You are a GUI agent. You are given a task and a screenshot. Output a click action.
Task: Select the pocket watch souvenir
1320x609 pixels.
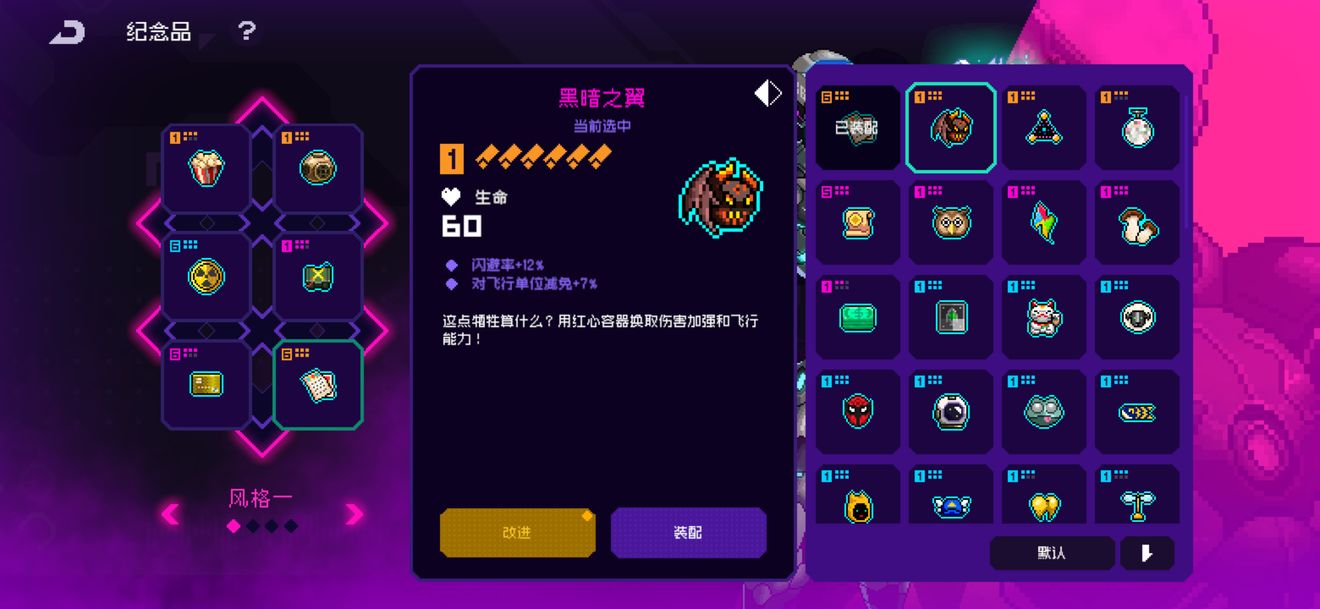click(1138, 128)
